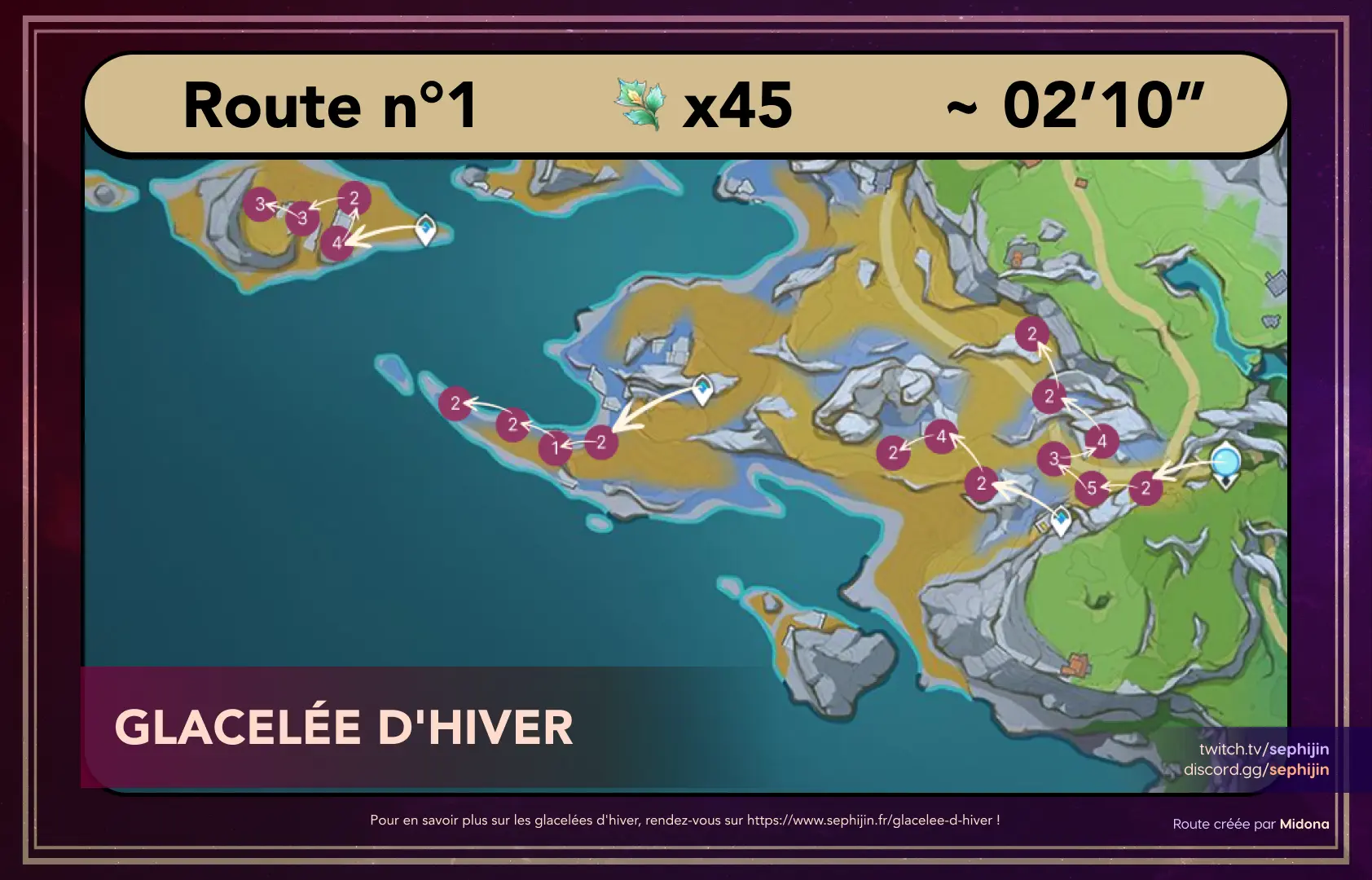Viewport: 1372px width, 880px height.
Task: Open the twitch.tv/sephijin link
Action: pos(1264,749)
